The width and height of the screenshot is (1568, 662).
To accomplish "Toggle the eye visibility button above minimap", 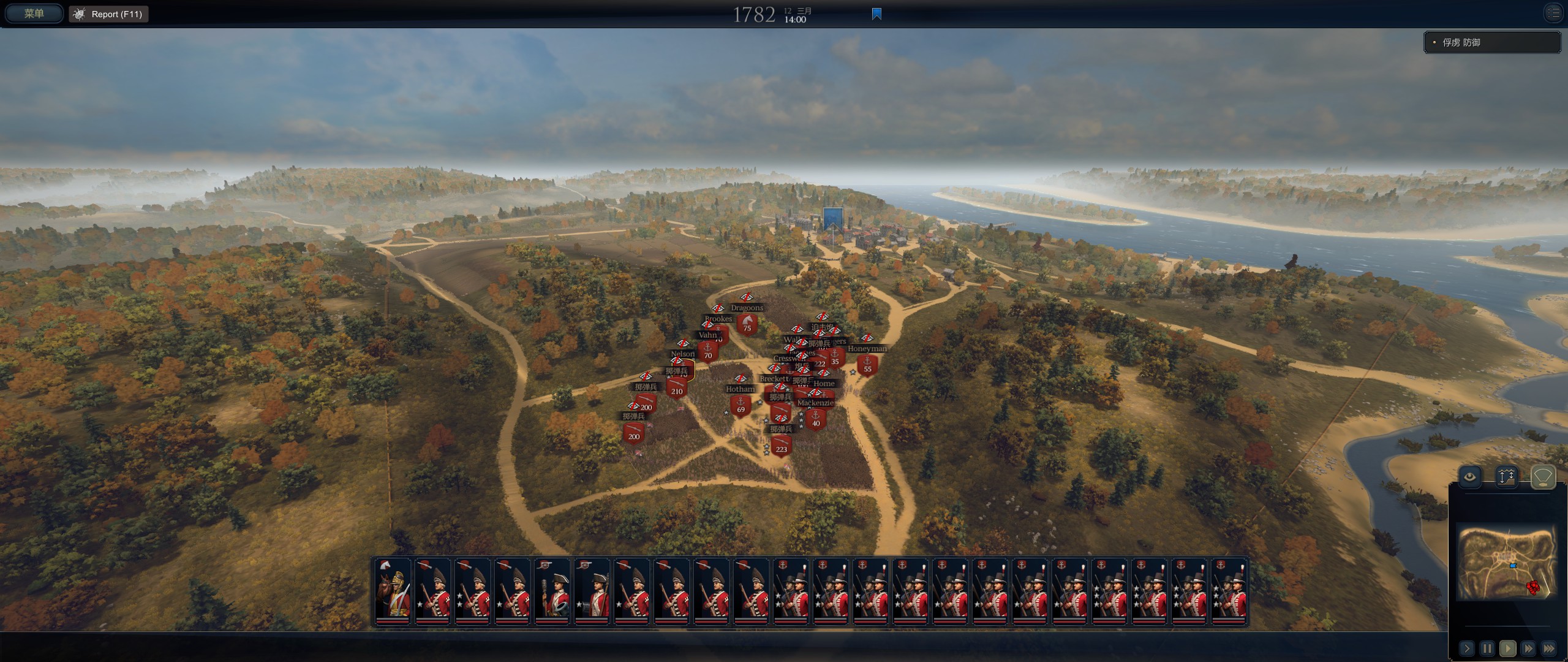I will pos(1470,476).
